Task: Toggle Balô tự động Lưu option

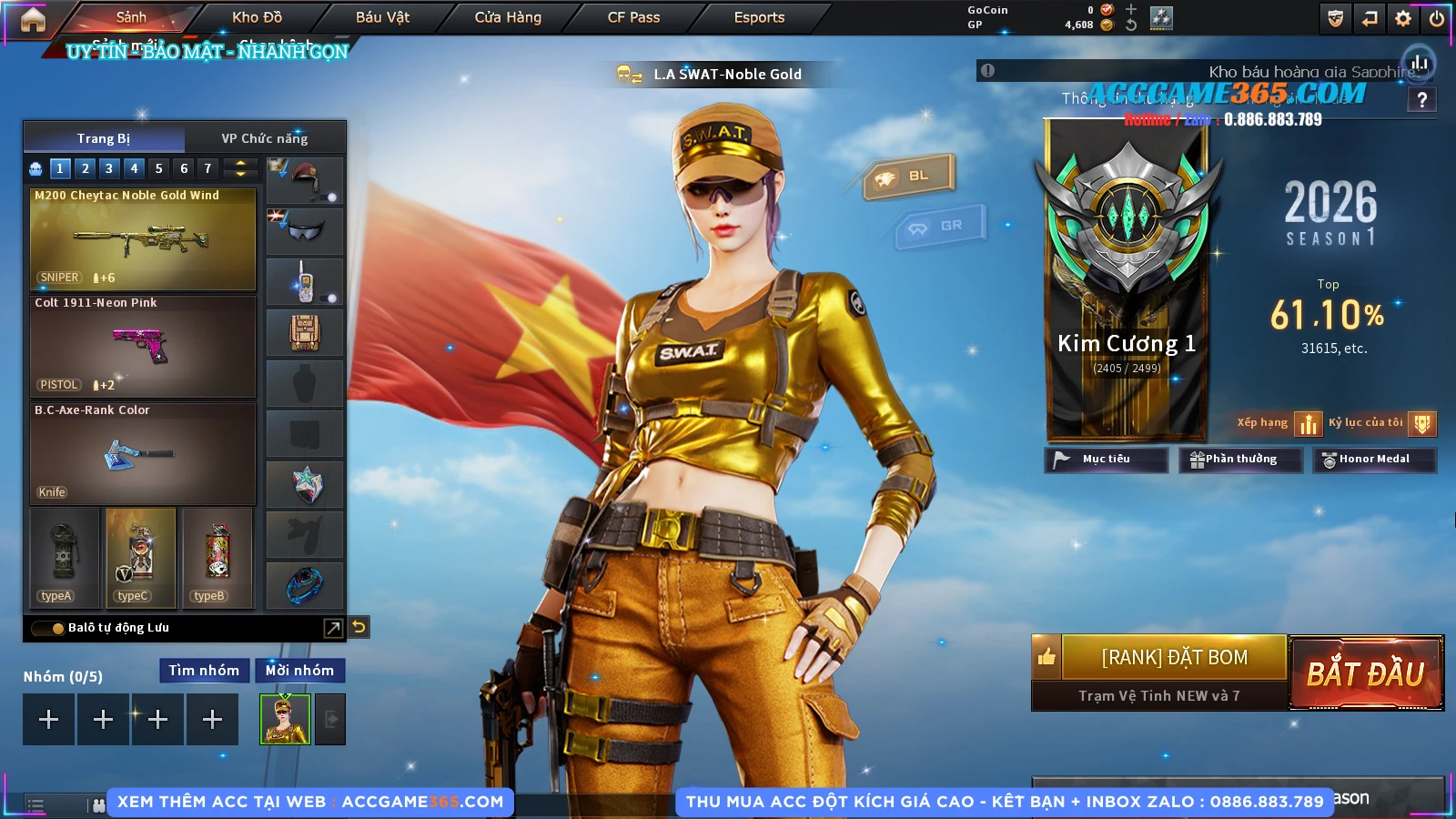Action: 47,628
